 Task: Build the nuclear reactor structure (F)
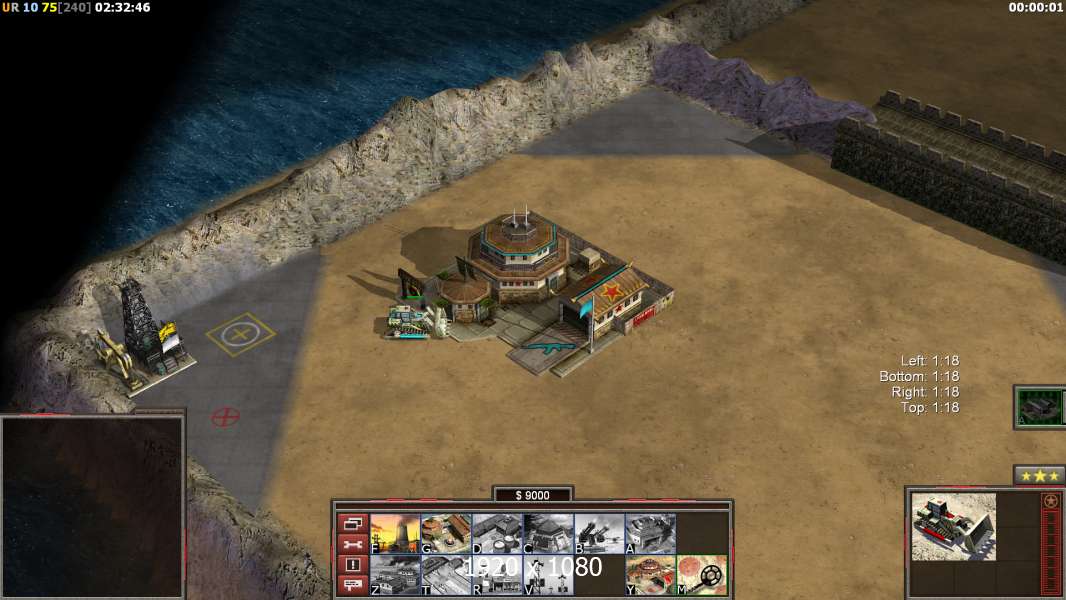[x=395, y=534]
